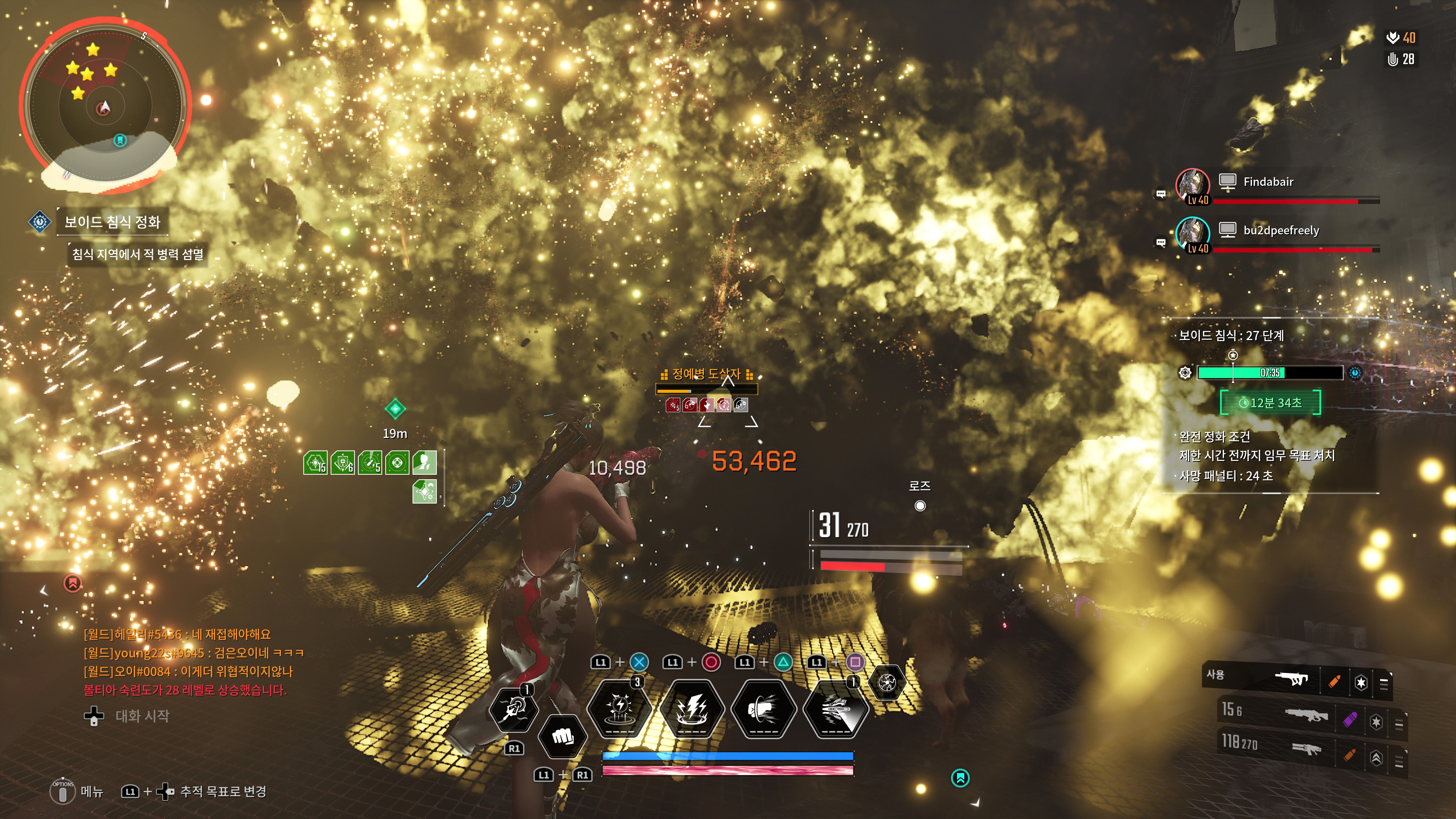This screenshot has width=1456, height=819.
Task: Toggle the chat bubble beside Findabair
Action: click(x=1160, y=193)
